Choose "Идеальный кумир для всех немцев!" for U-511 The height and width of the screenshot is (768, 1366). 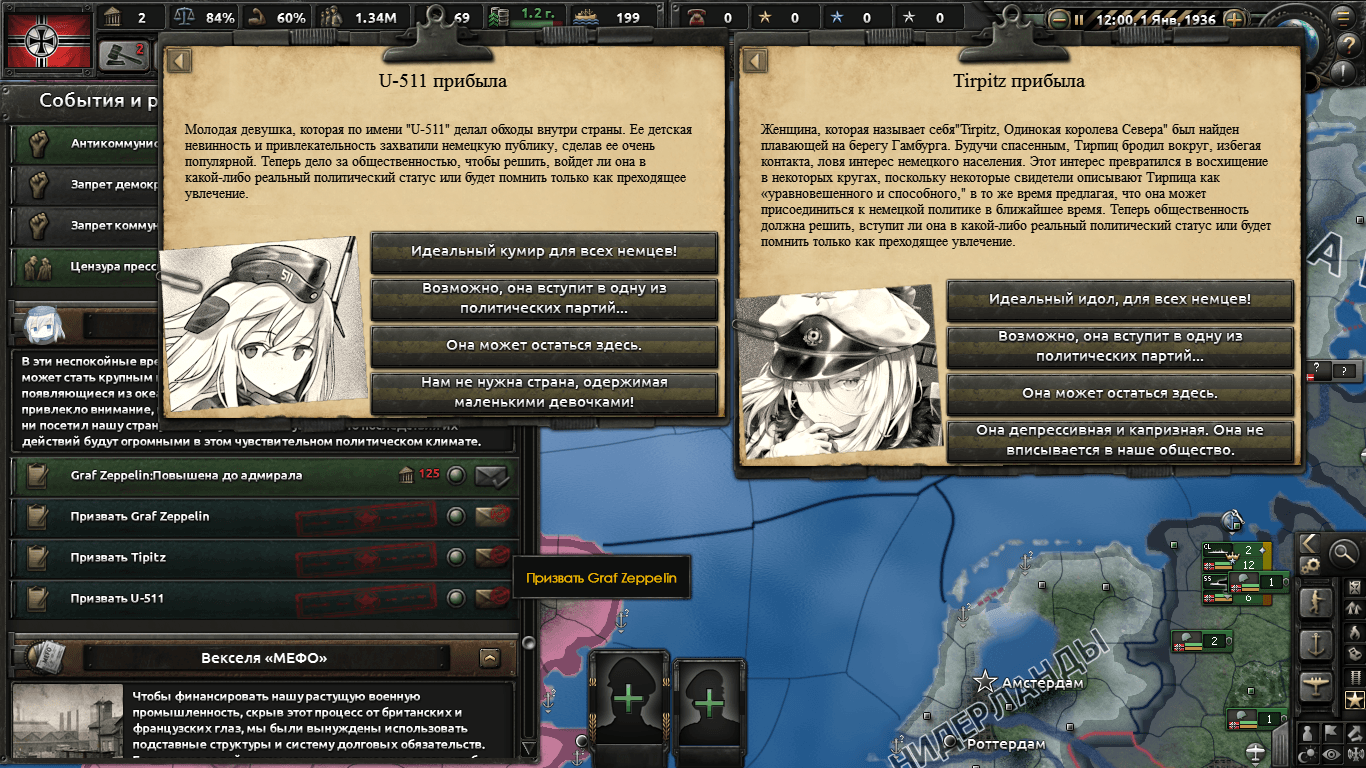544,251
